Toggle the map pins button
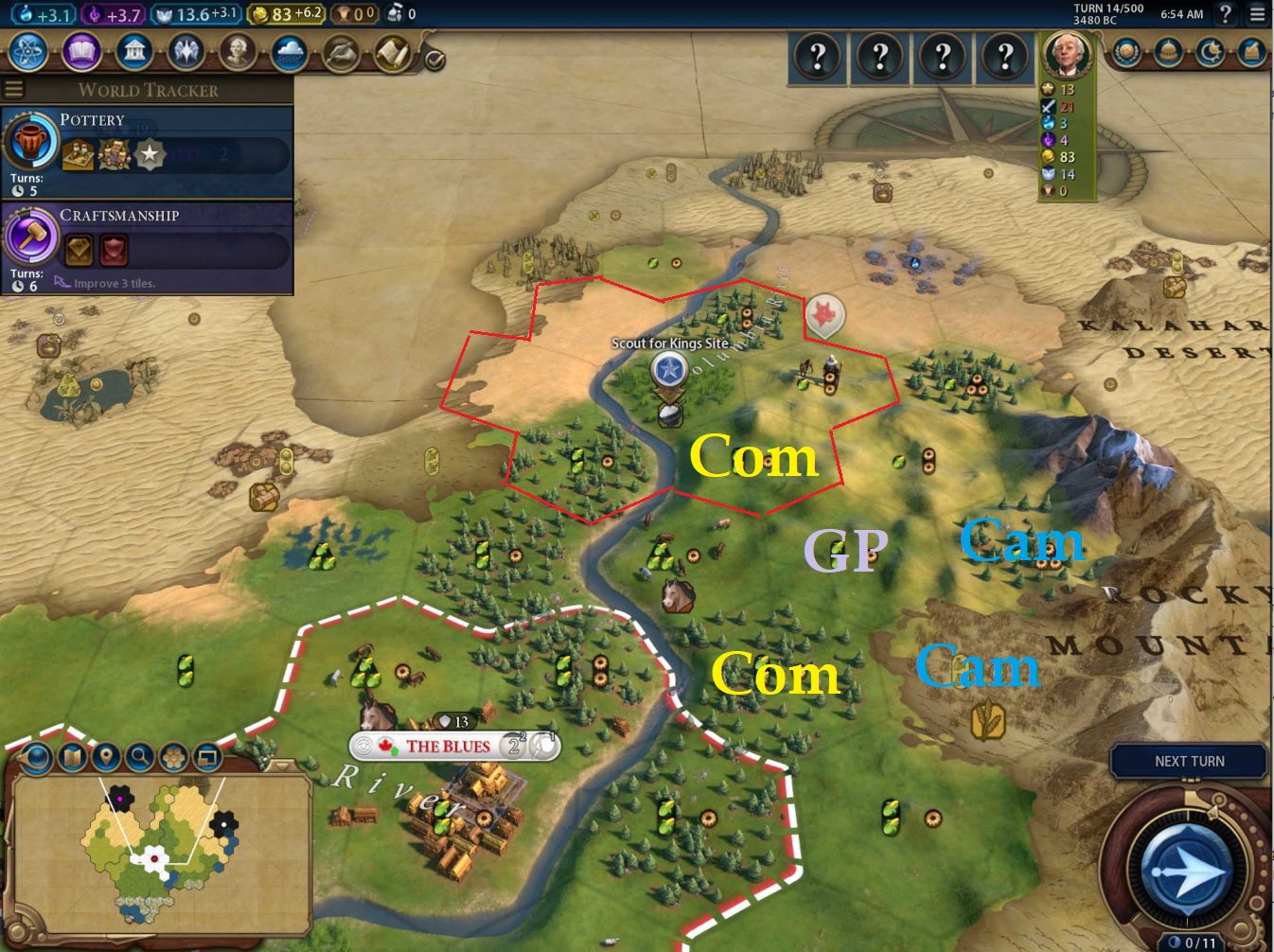 pyautogui.click(x=106, y=757)
